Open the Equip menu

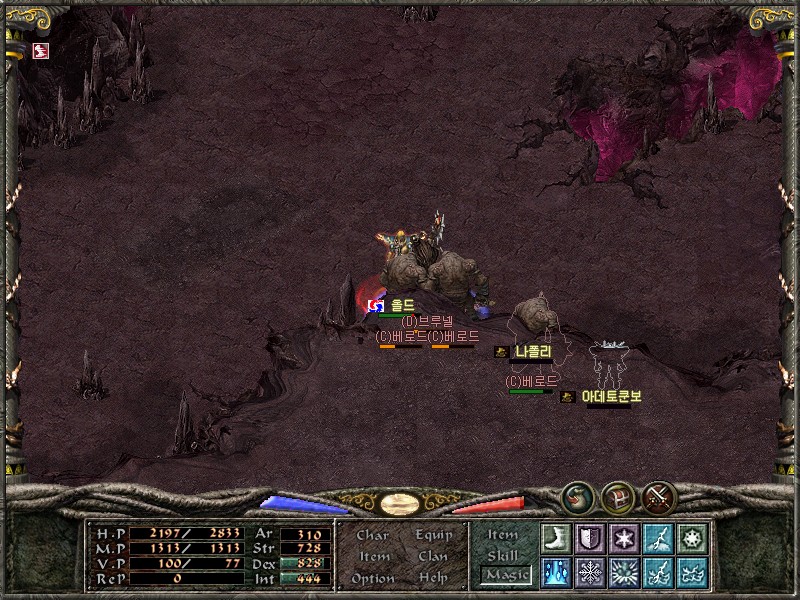tap(433, 535)
